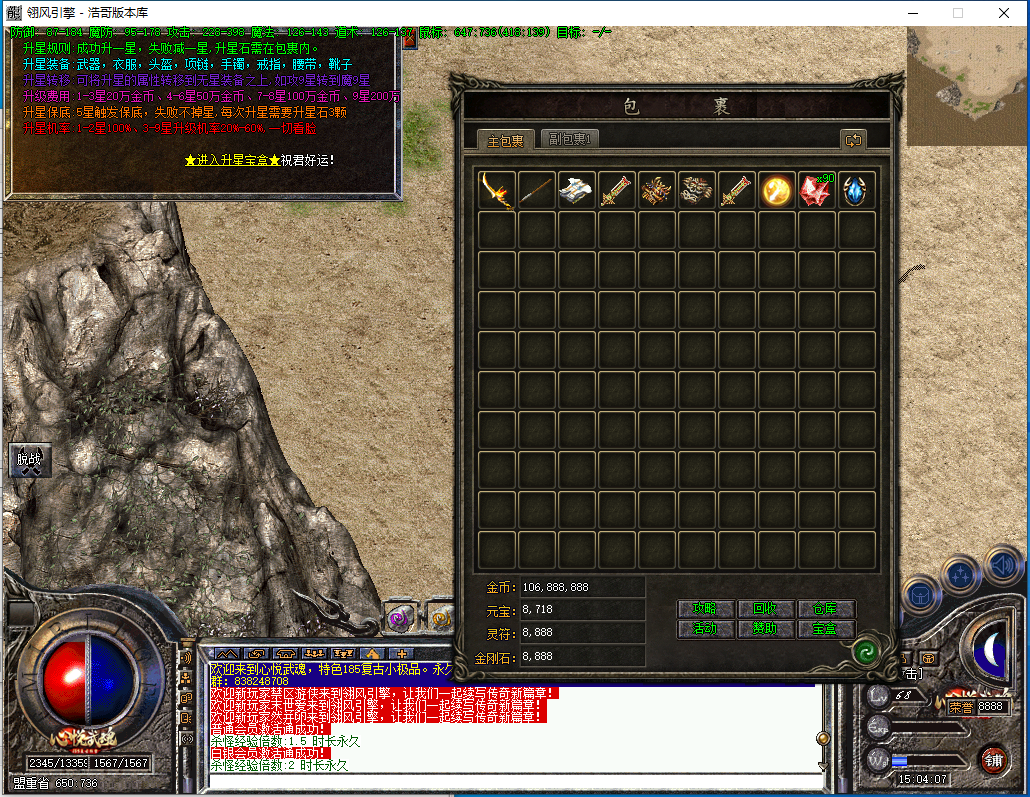Select the 主包裹 main bag tab

[x=505, y=140]
